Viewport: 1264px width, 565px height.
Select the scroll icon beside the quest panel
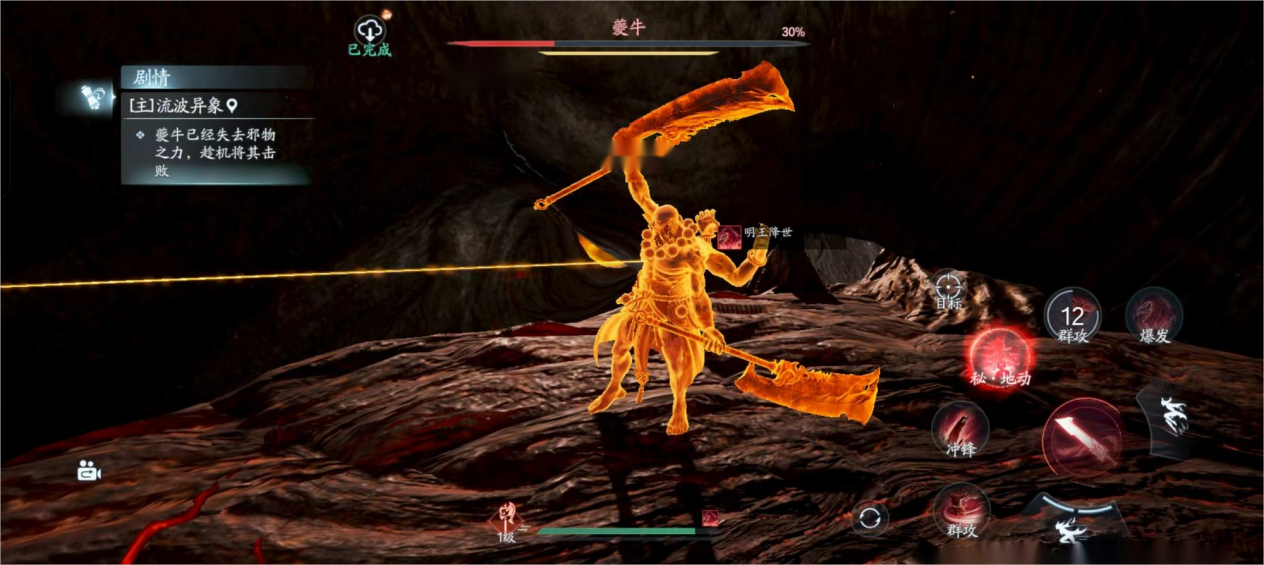point(97,97)
